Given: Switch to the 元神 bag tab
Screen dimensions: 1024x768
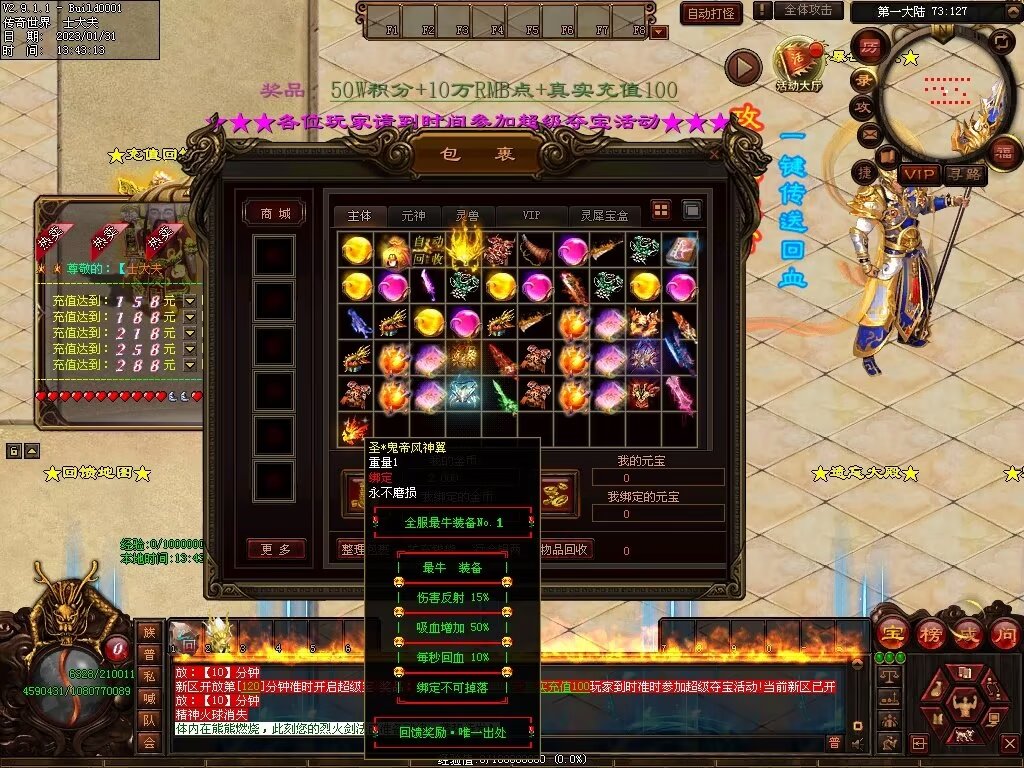Looking at the screenshot, I should (413, 215).
